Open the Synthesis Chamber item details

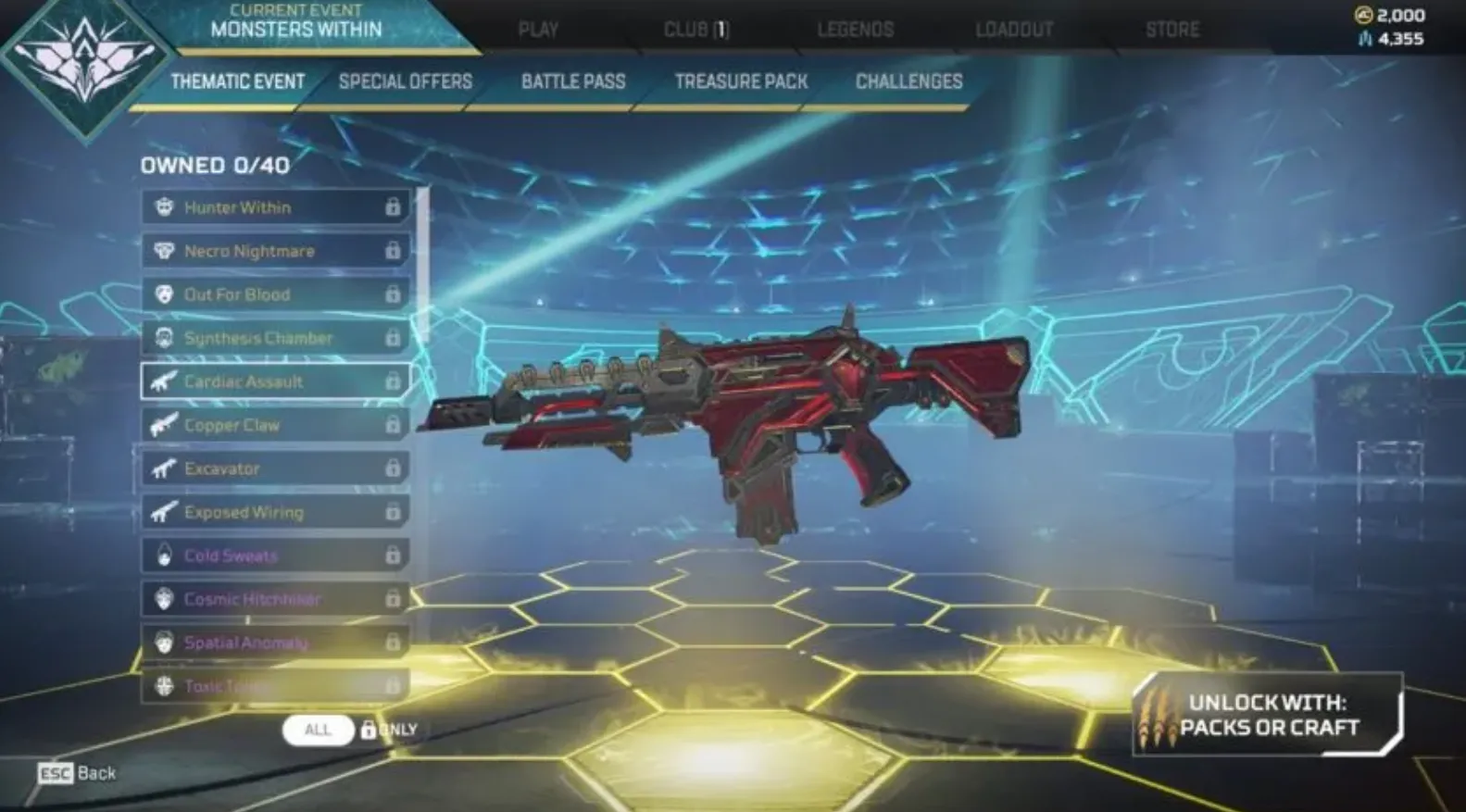[273, 338]
